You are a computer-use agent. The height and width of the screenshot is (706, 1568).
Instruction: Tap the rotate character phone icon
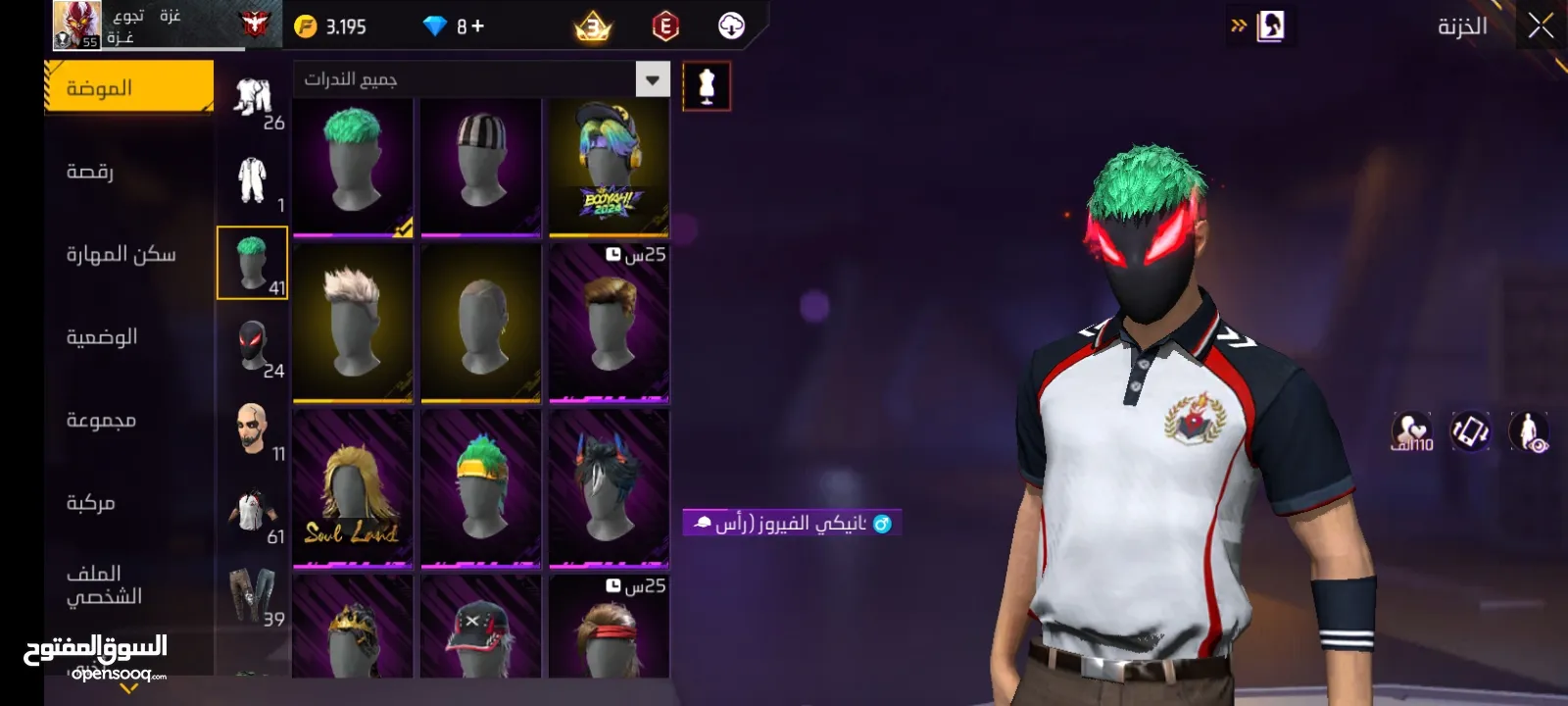[1470, 431]
